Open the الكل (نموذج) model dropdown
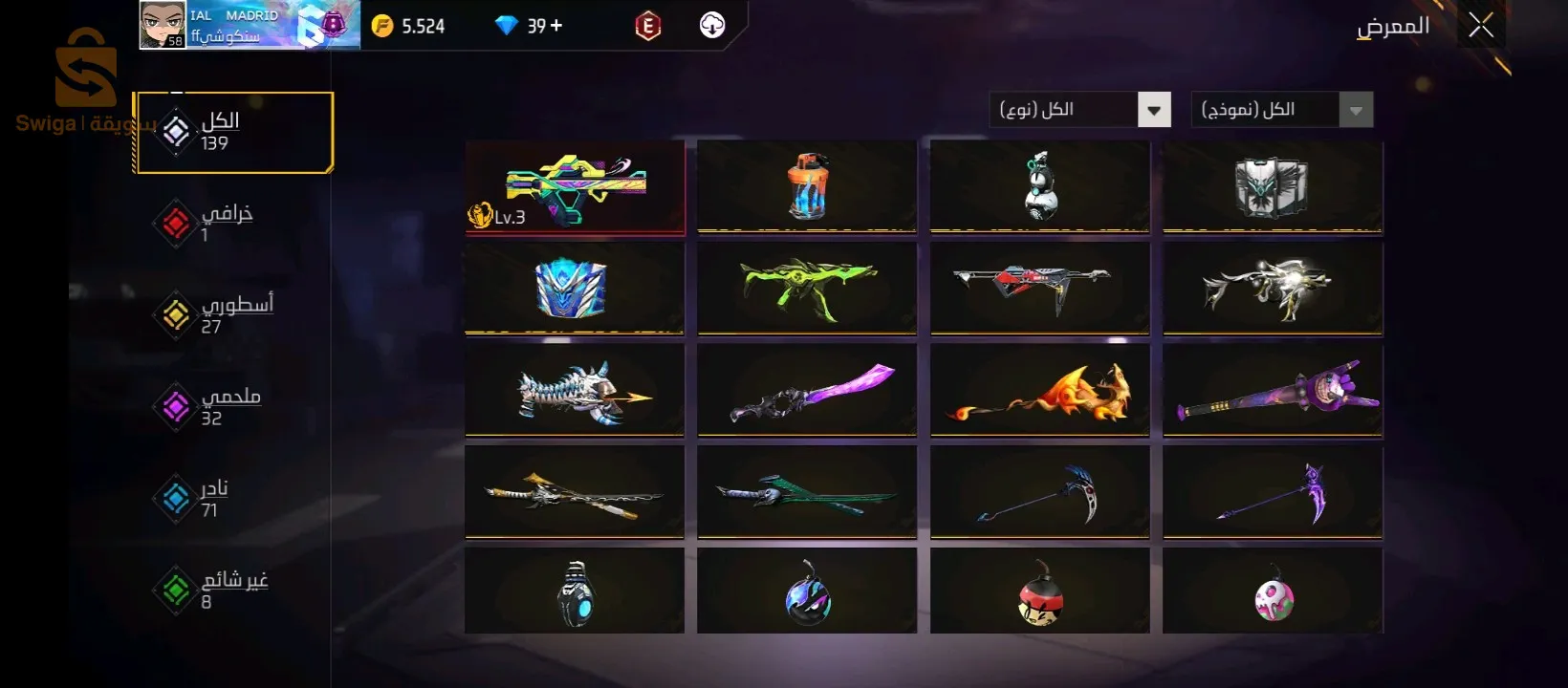Screen dimensions: 1568x688 pyautogui.click(x=1281, y=110)
